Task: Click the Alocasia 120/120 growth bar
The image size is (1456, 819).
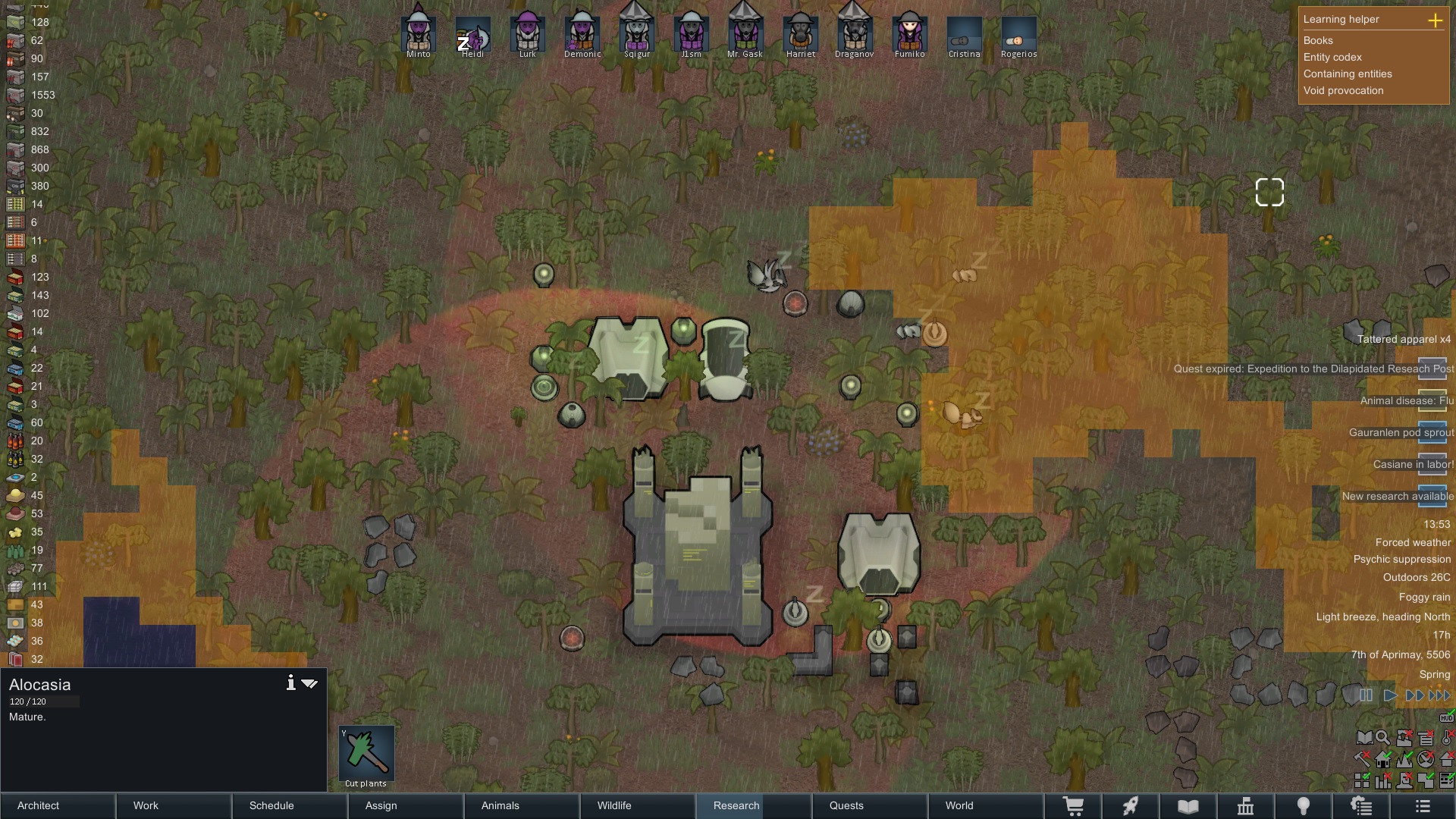Action: 43,701
